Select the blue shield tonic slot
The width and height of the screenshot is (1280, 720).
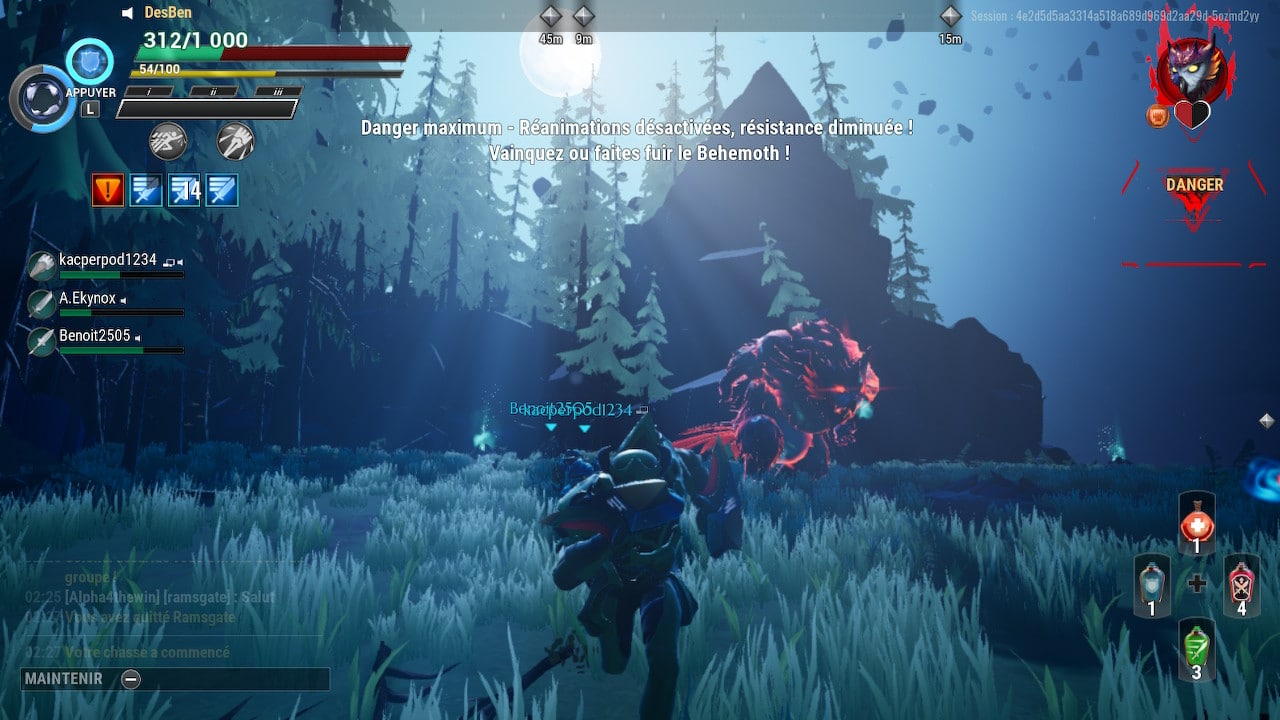[1151, 586]
